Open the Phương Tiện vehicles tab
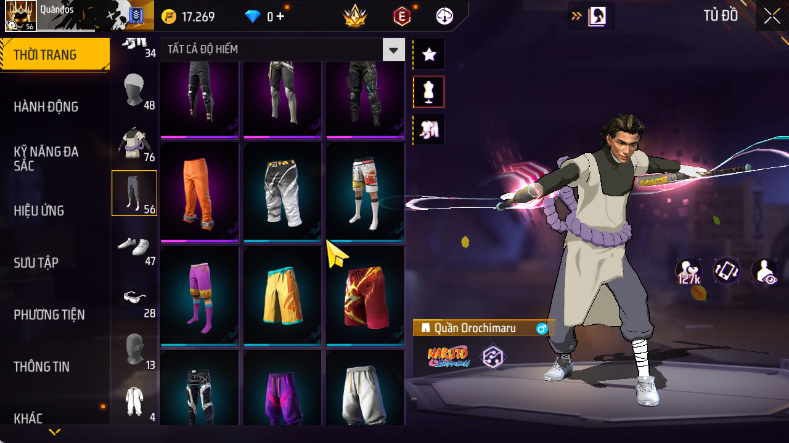Viewport: 789px width, 443px height. (x=49, y=314)
